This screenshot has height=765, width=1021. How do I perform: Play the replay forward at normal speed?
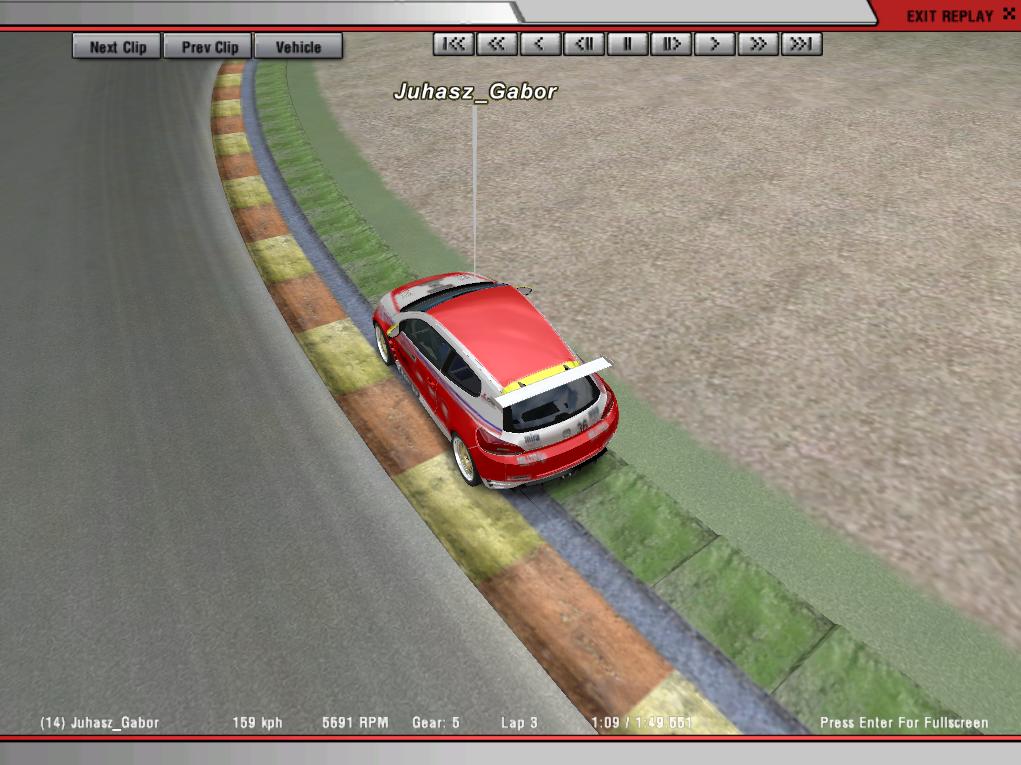(x=715, y=44)
